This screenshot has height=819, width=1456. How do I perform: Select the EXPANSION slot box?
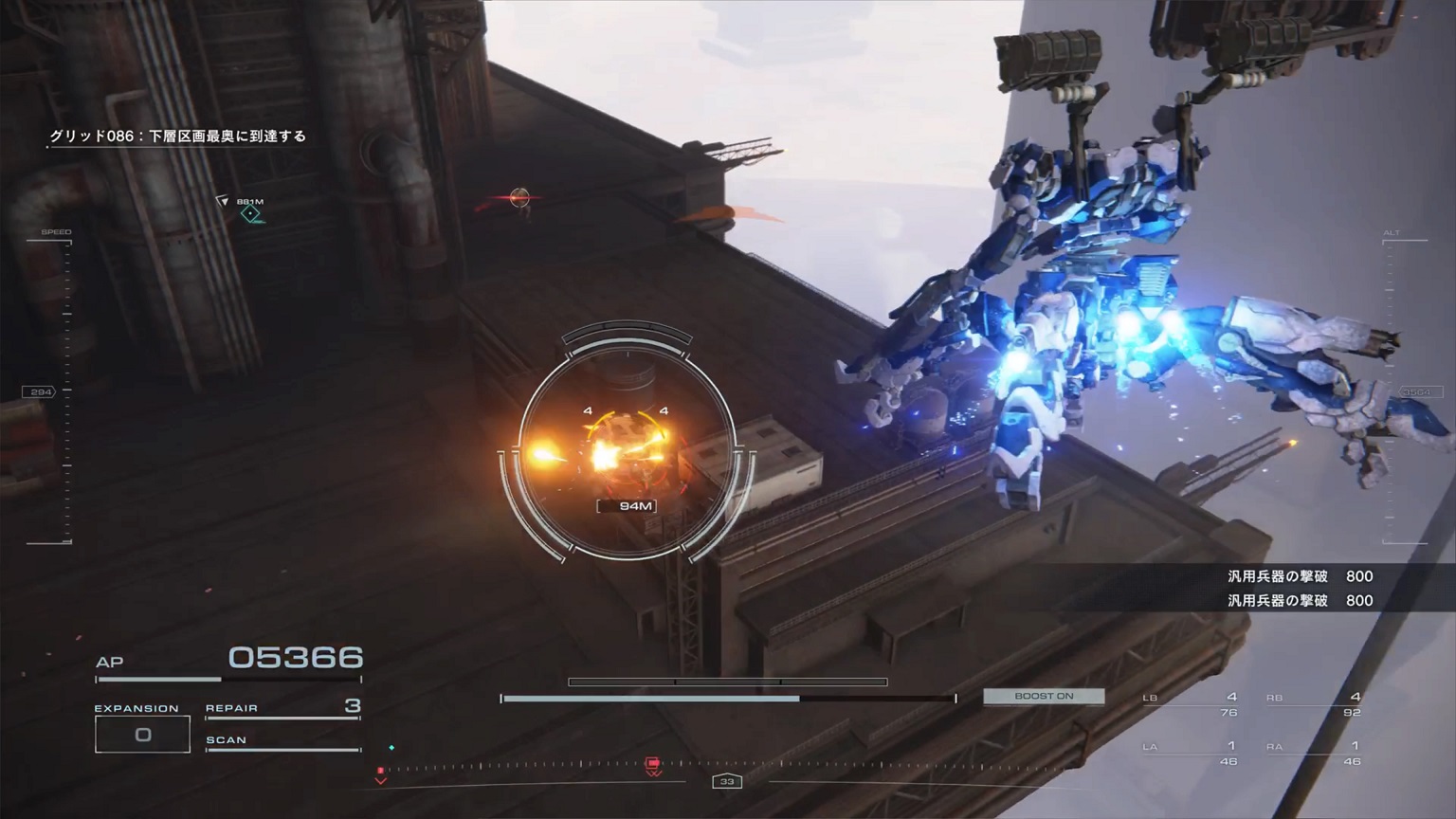pyautogui.click(x=142, y=735)
